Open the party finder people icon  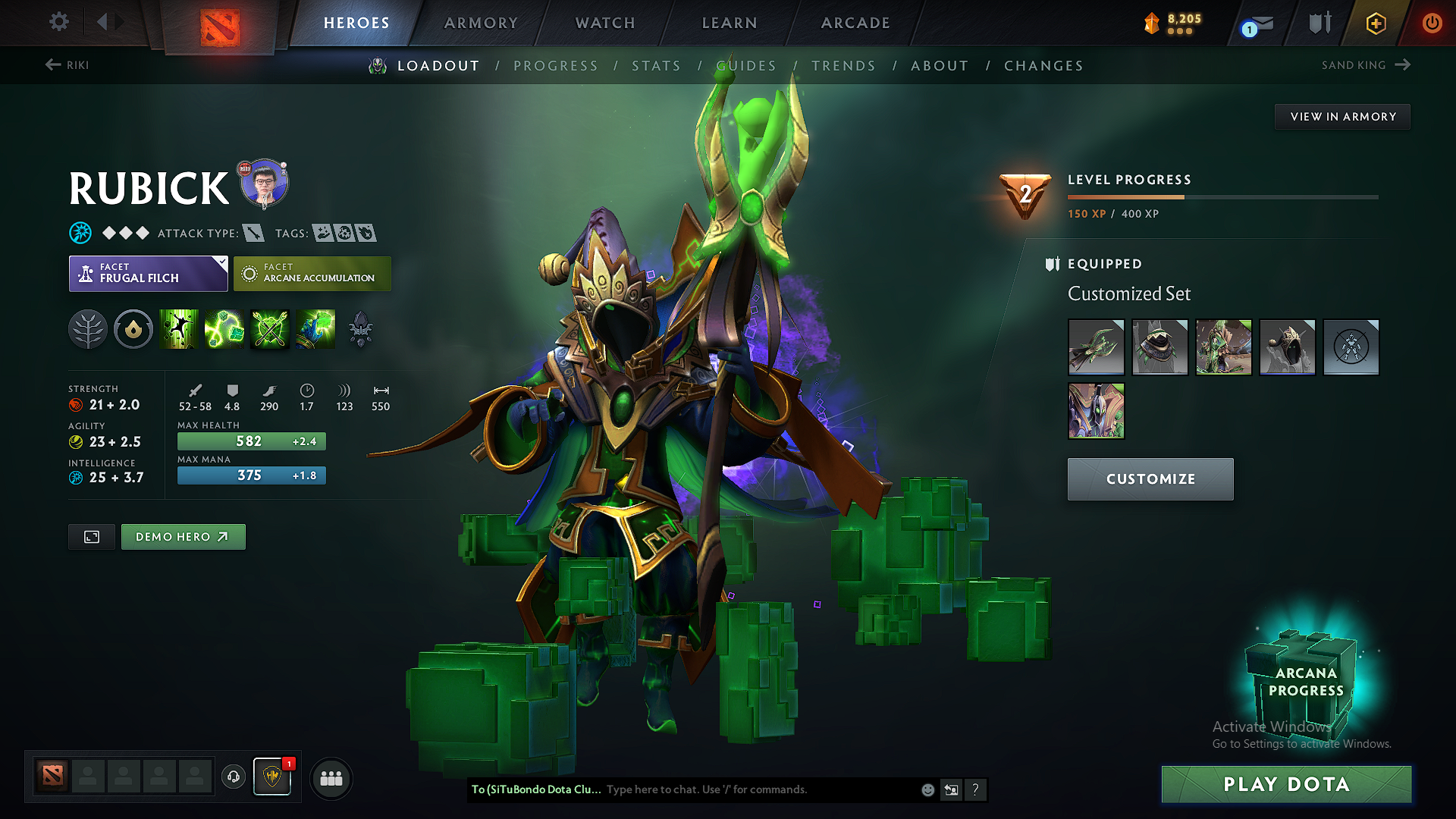331,778
